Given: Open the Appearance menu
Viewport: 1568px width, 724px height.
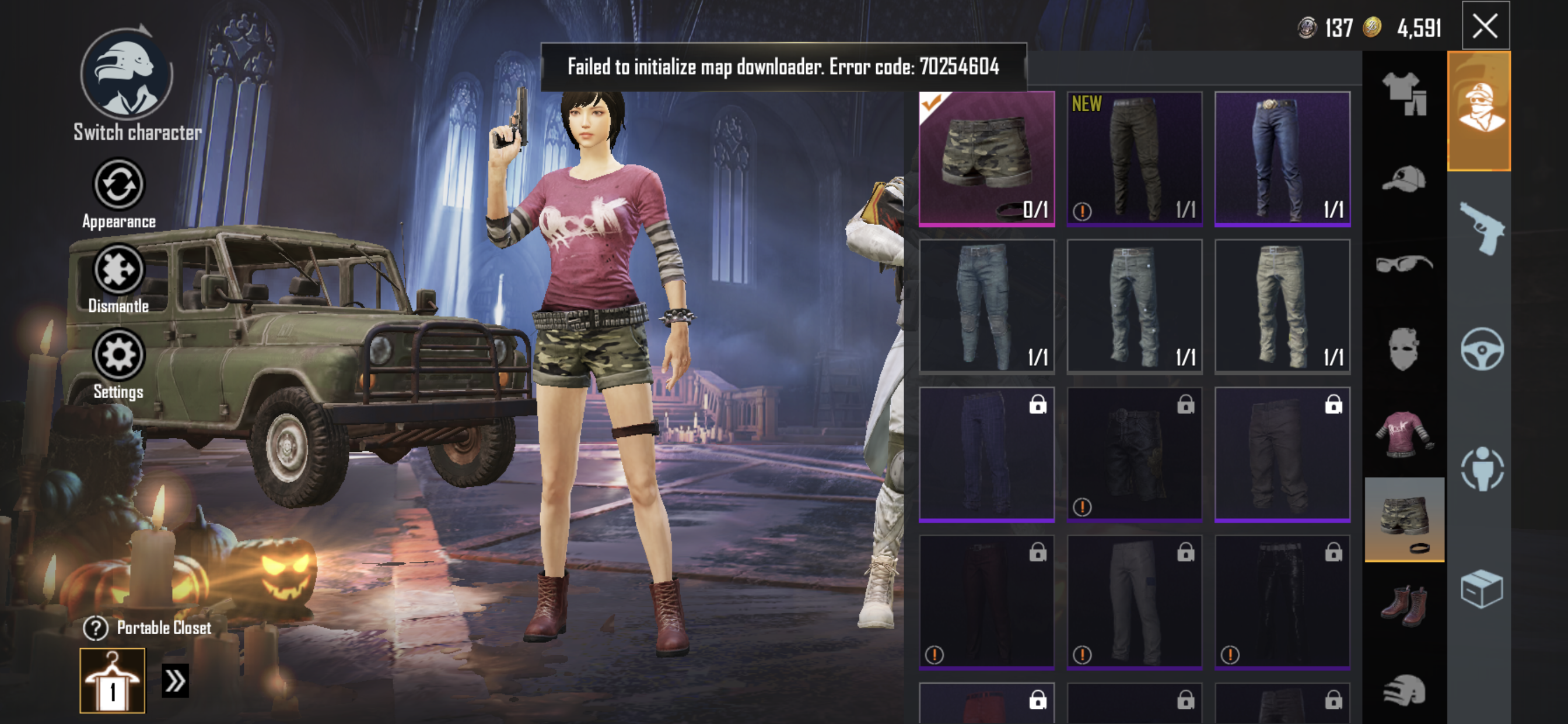Looking at the screenshot, I should [118, 184].
